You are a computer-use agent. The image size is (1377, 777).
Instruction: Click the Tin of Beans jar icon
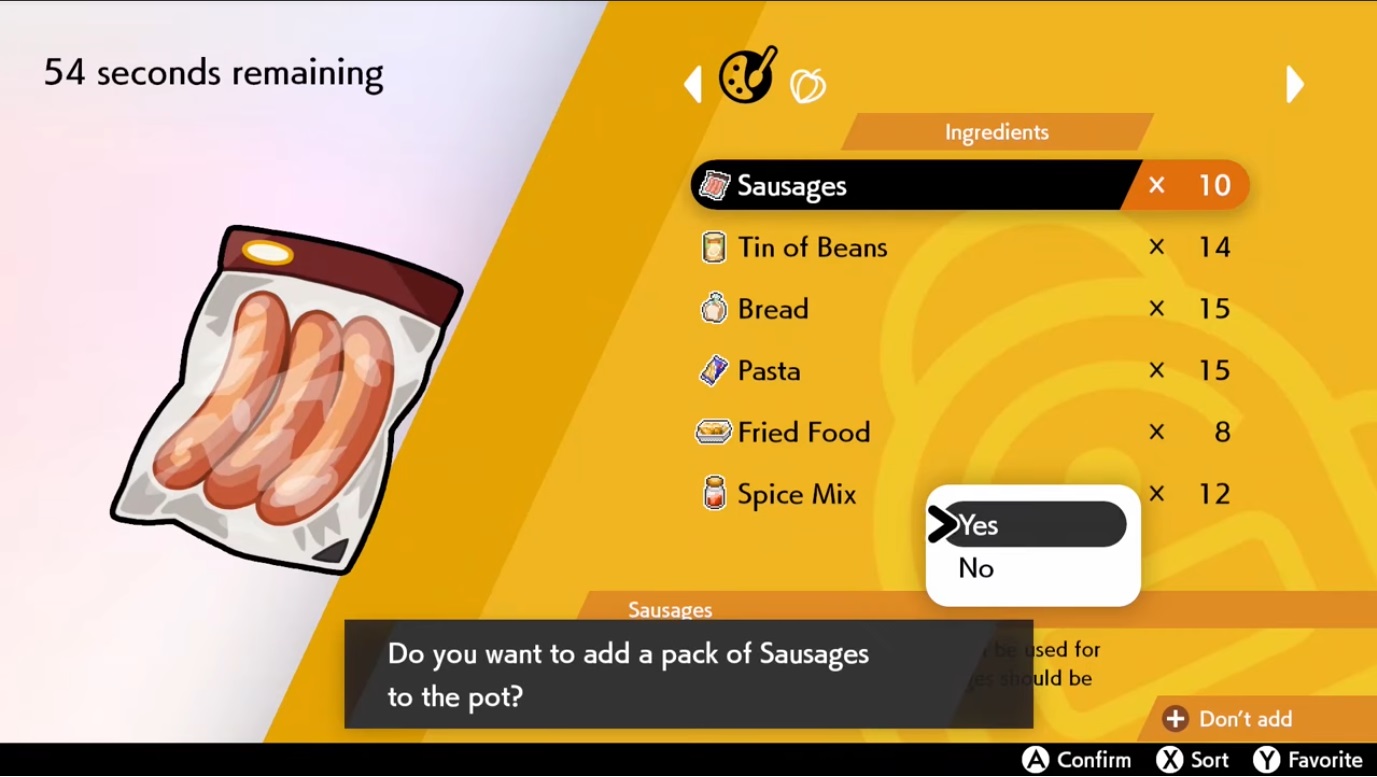713,247
